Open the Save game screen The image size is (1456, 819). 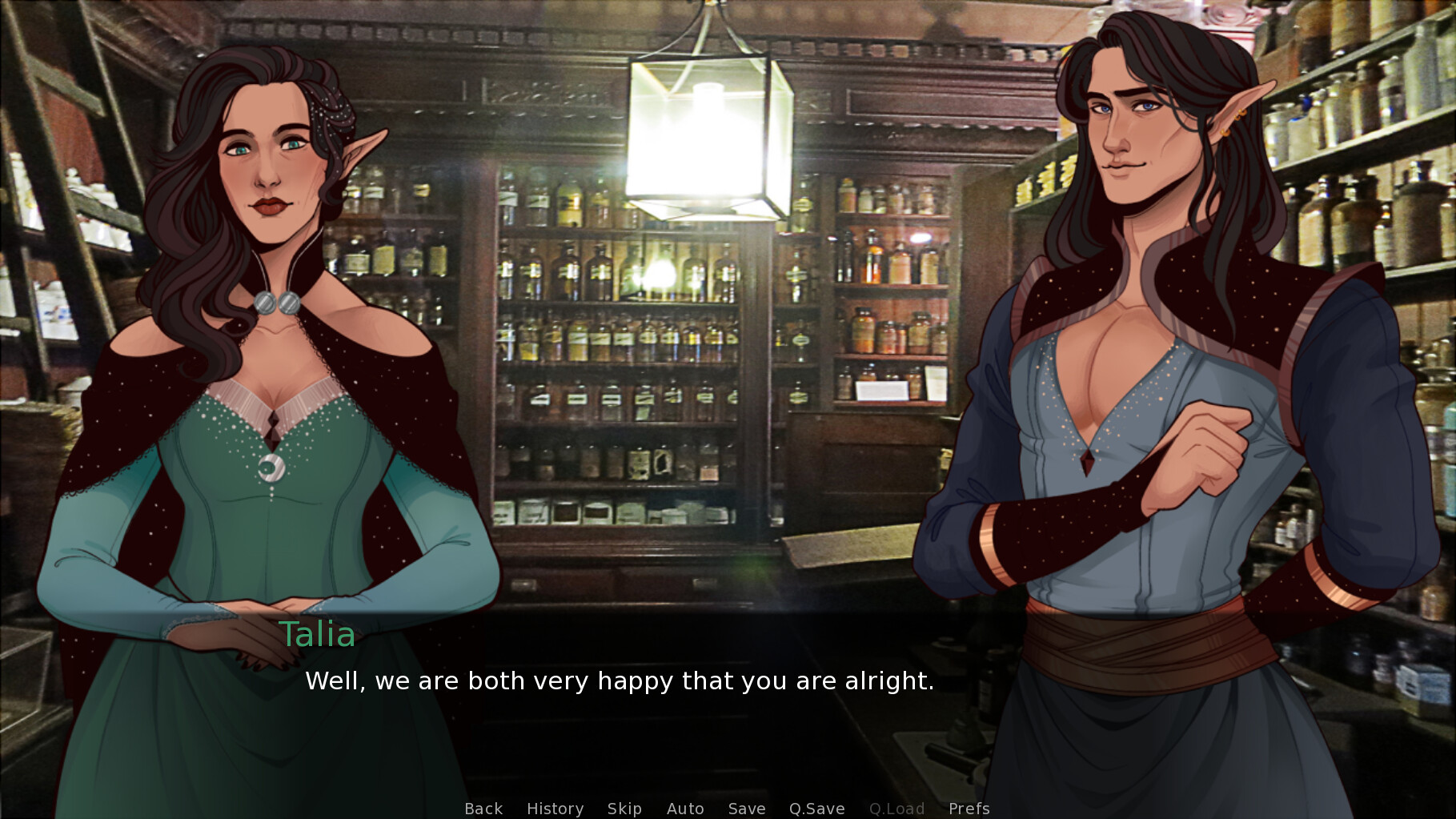click(x=746, y=809)
